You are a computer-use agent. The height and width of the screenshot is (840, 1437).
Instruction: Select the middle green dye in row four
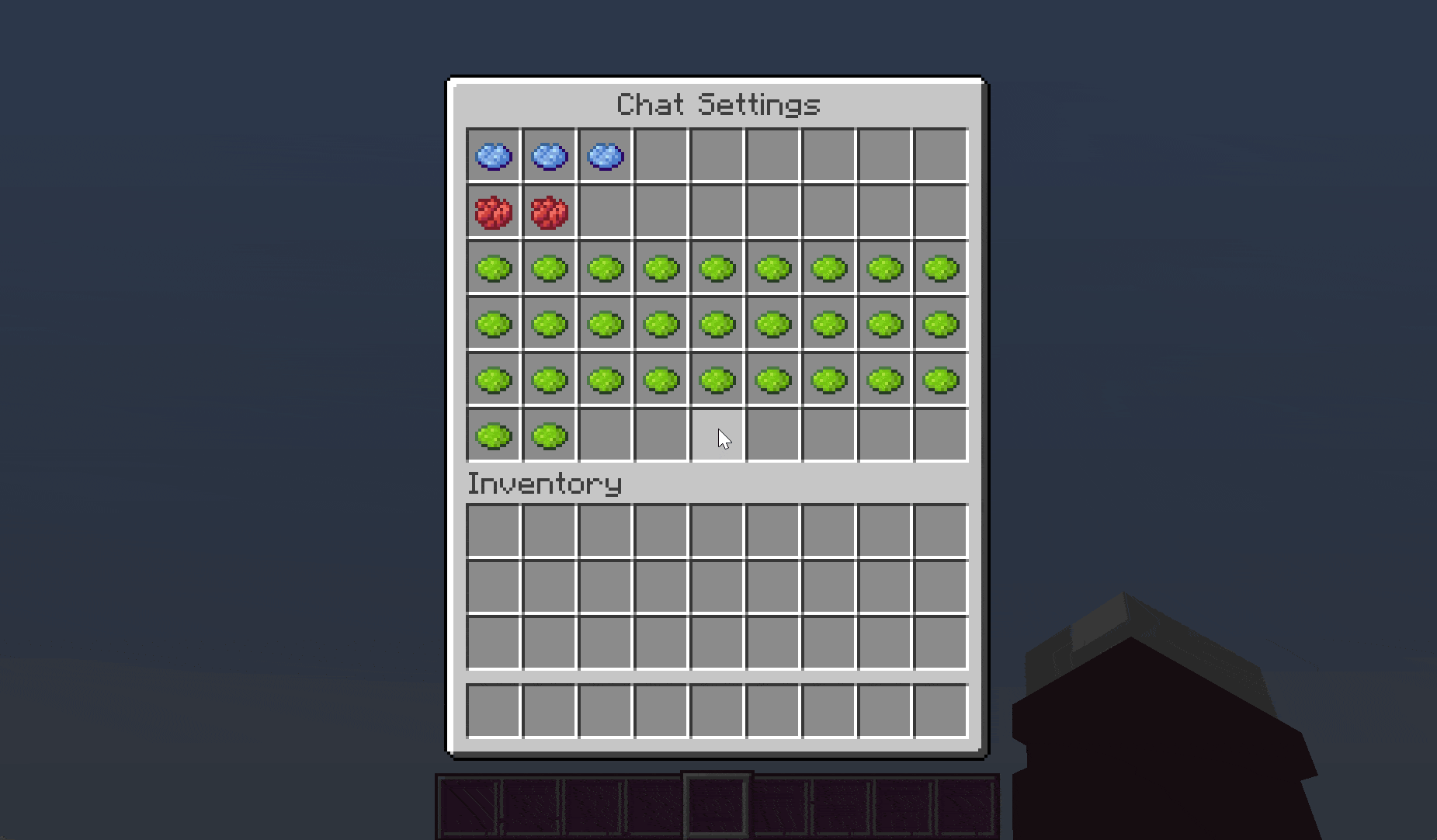coord(717,324)
